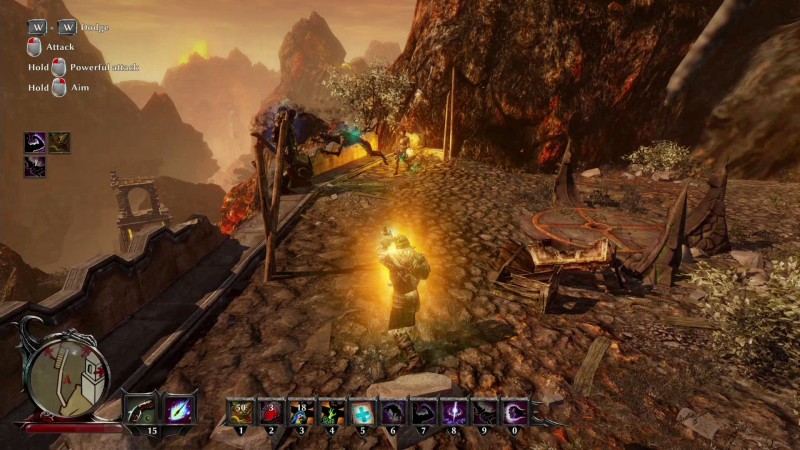Trigger the dark purple skill in slot 7
Screen dimensions: 800x450
(422, 412)
